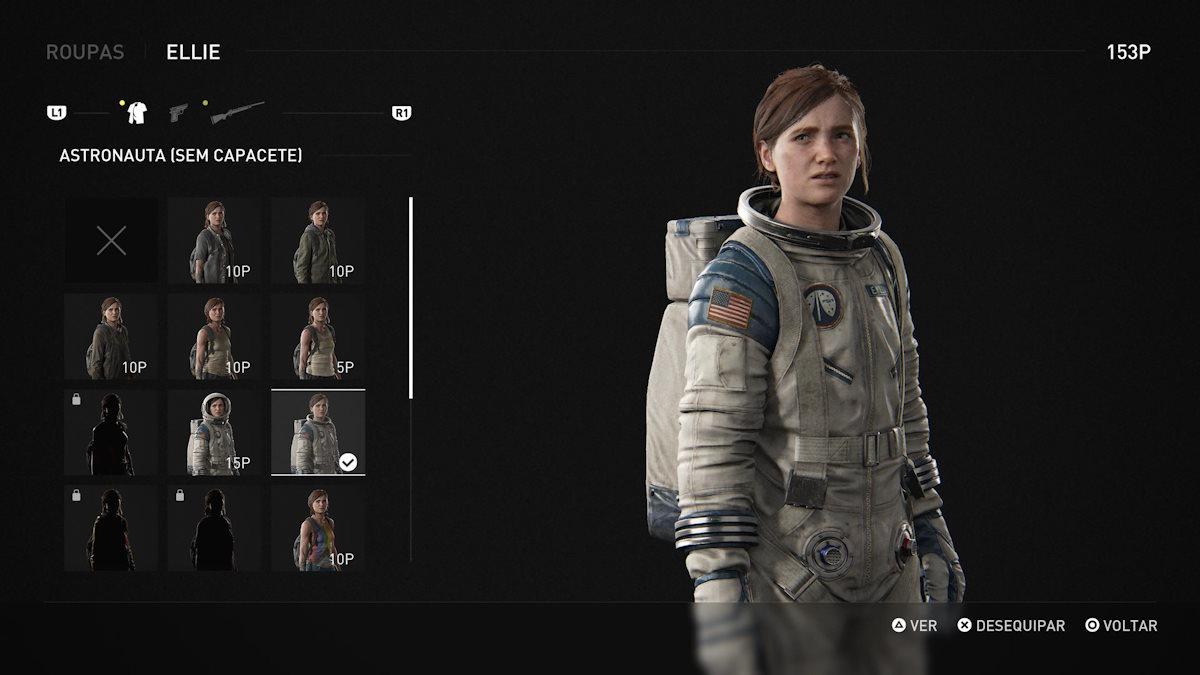The height and width of the screenshot is (675, 1200).
Task: Select the ELLIE character heading
Action: click(193, 52)
